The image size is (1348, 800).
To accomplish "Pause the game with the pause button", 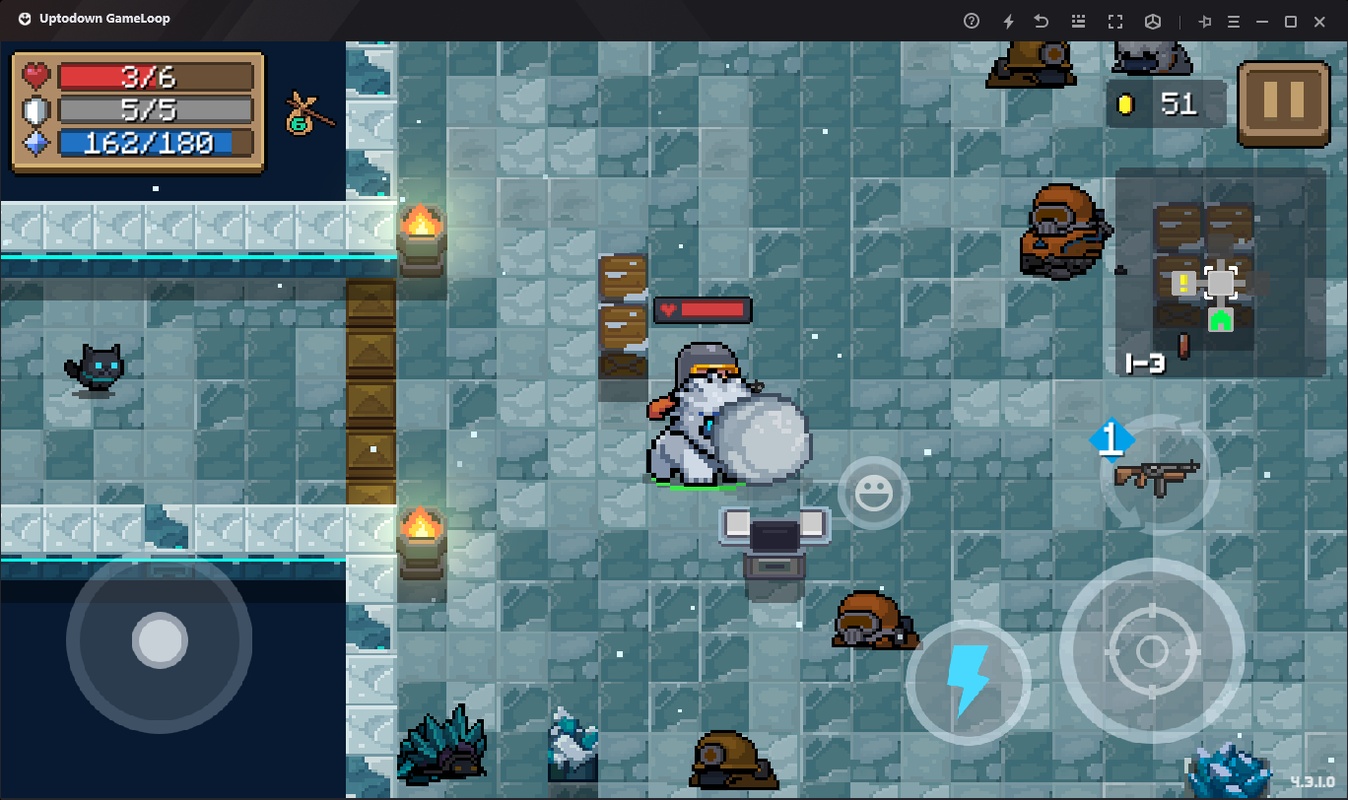I will (x=1283, y=102).
